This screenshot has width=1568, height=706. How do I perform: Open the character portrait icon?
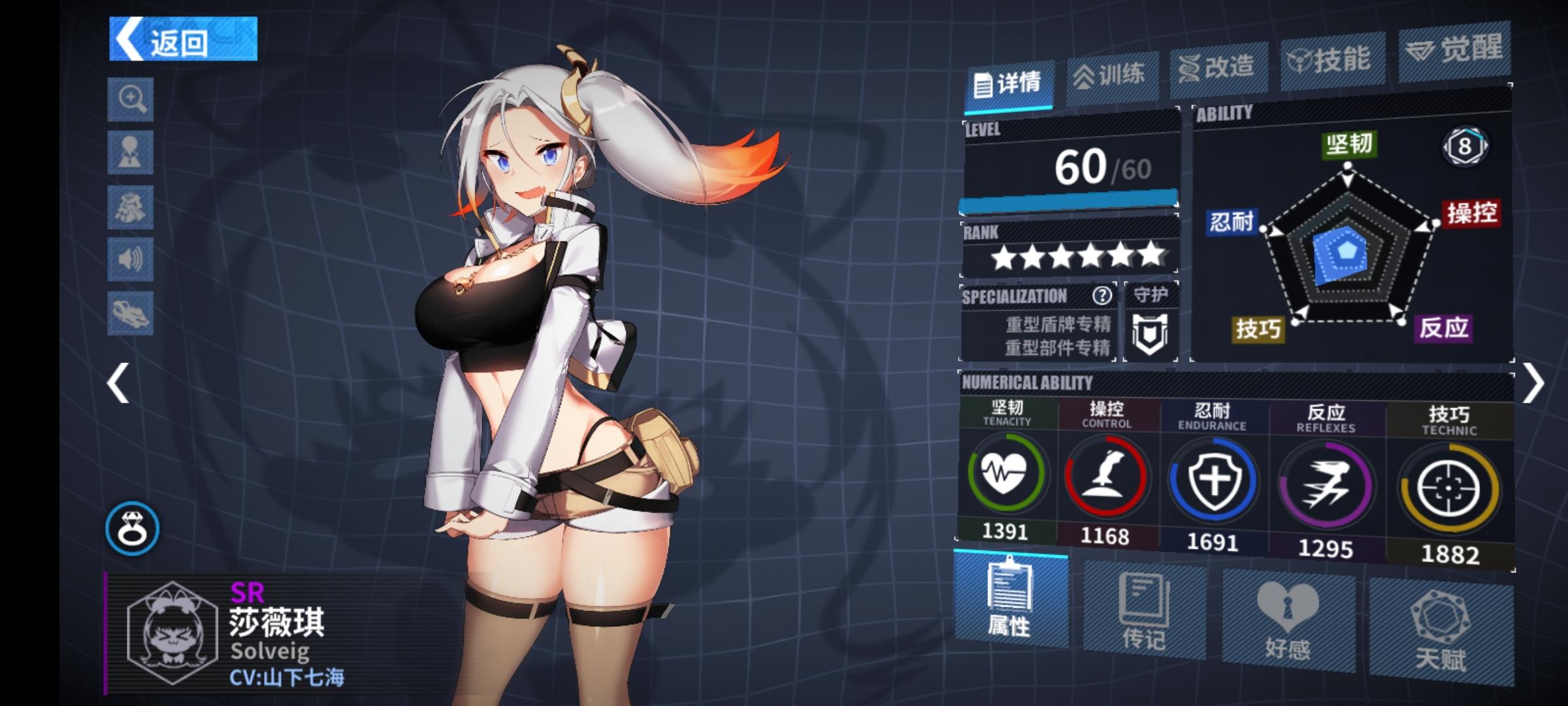[131, 152]
